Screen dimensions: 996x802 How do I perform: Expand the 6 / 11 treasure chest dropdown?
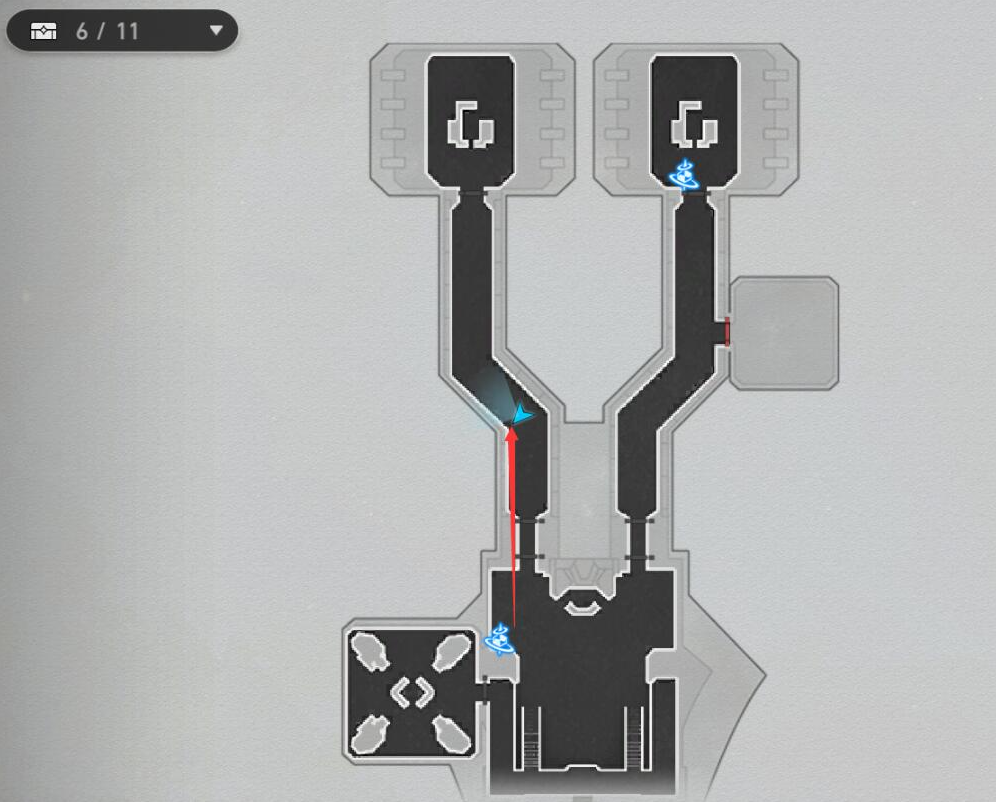216,31
